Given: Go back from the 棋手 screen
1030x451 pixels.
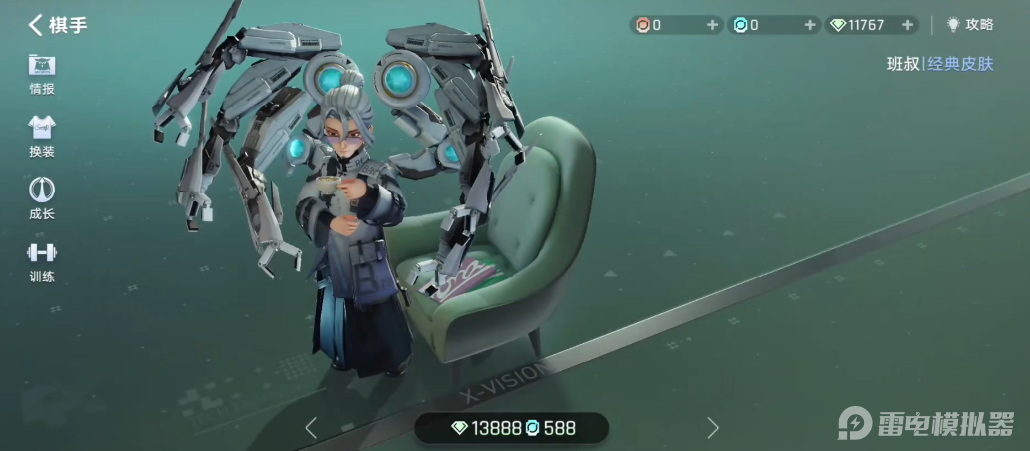Looking at the screenshot, I should pyautogui.click(x=37, y=25).
